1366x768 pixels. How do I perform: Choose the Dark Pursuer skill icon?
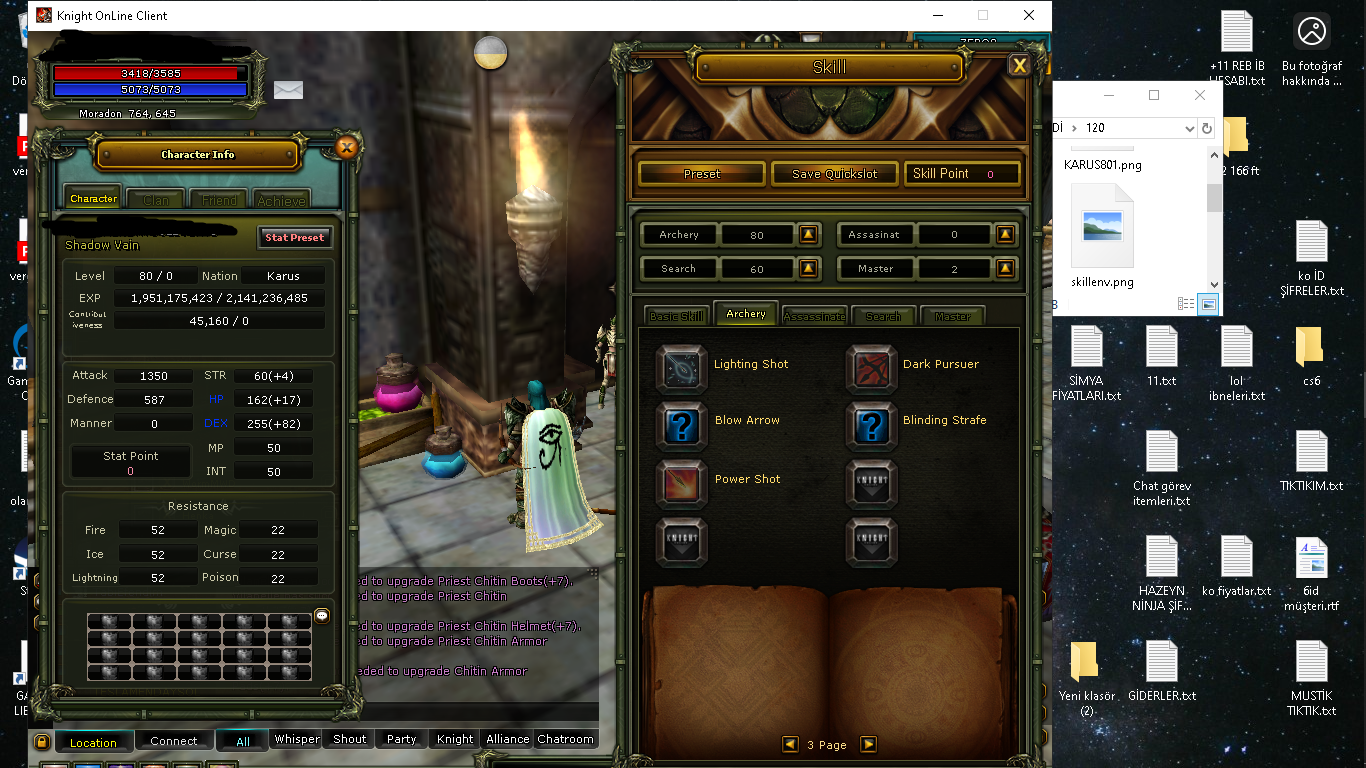pos(871,366)
